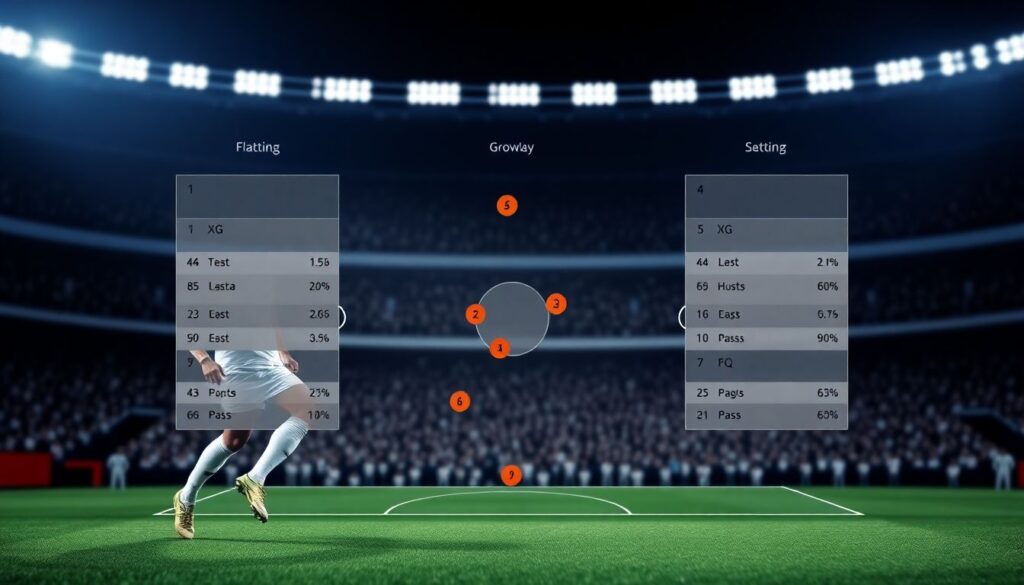This screenshot has height=585, width=1024.
Task: Pick the orange marker numbered 9
Action: coord(512,475)
